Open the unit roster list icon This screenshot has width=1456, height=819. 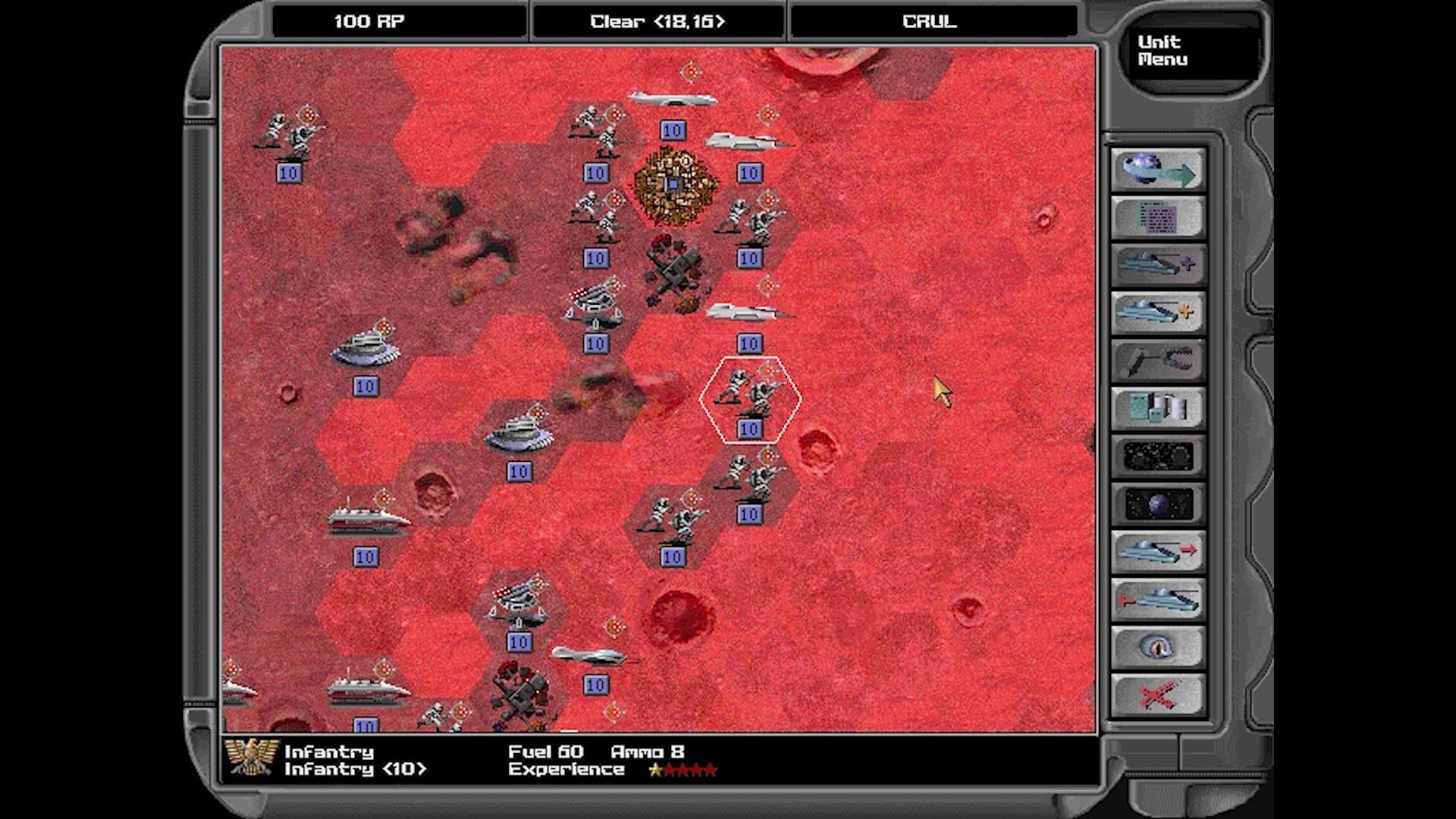click(x=1156, y=216)
